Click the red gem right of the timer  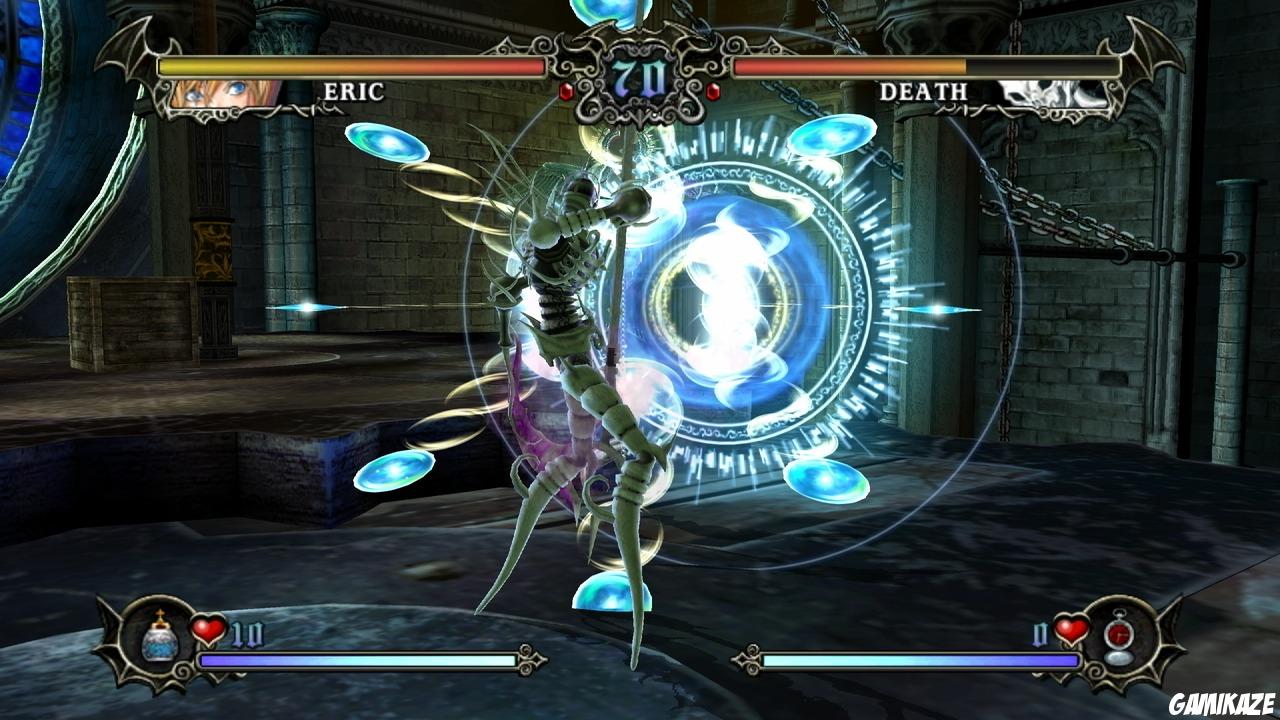tap(713, 90)
